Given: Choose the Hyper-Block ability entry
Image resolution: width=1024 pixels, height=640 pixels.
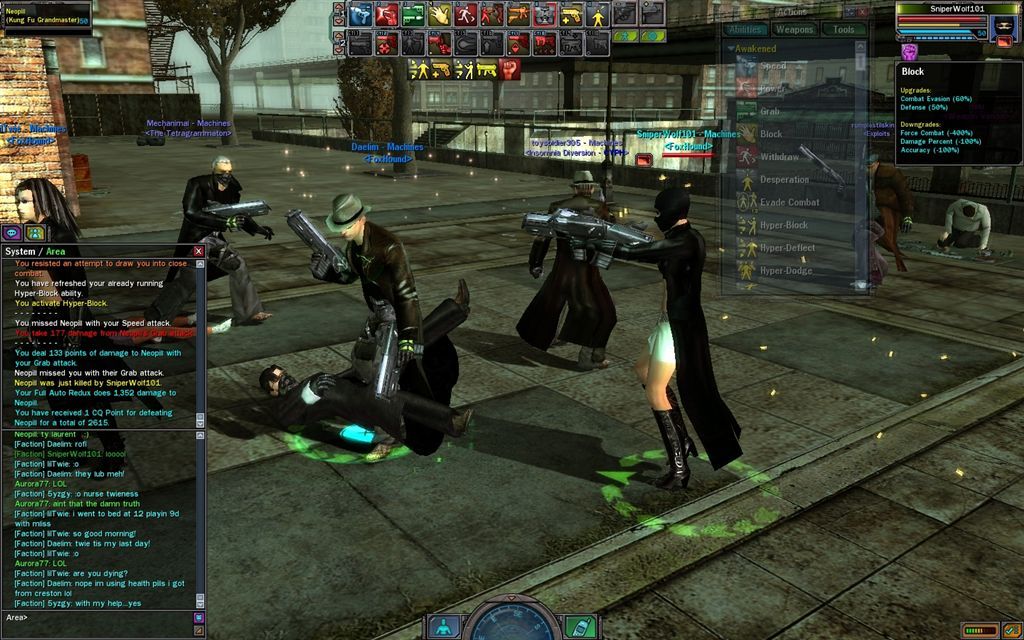Looking at the screenshot, I should (783, 225).
